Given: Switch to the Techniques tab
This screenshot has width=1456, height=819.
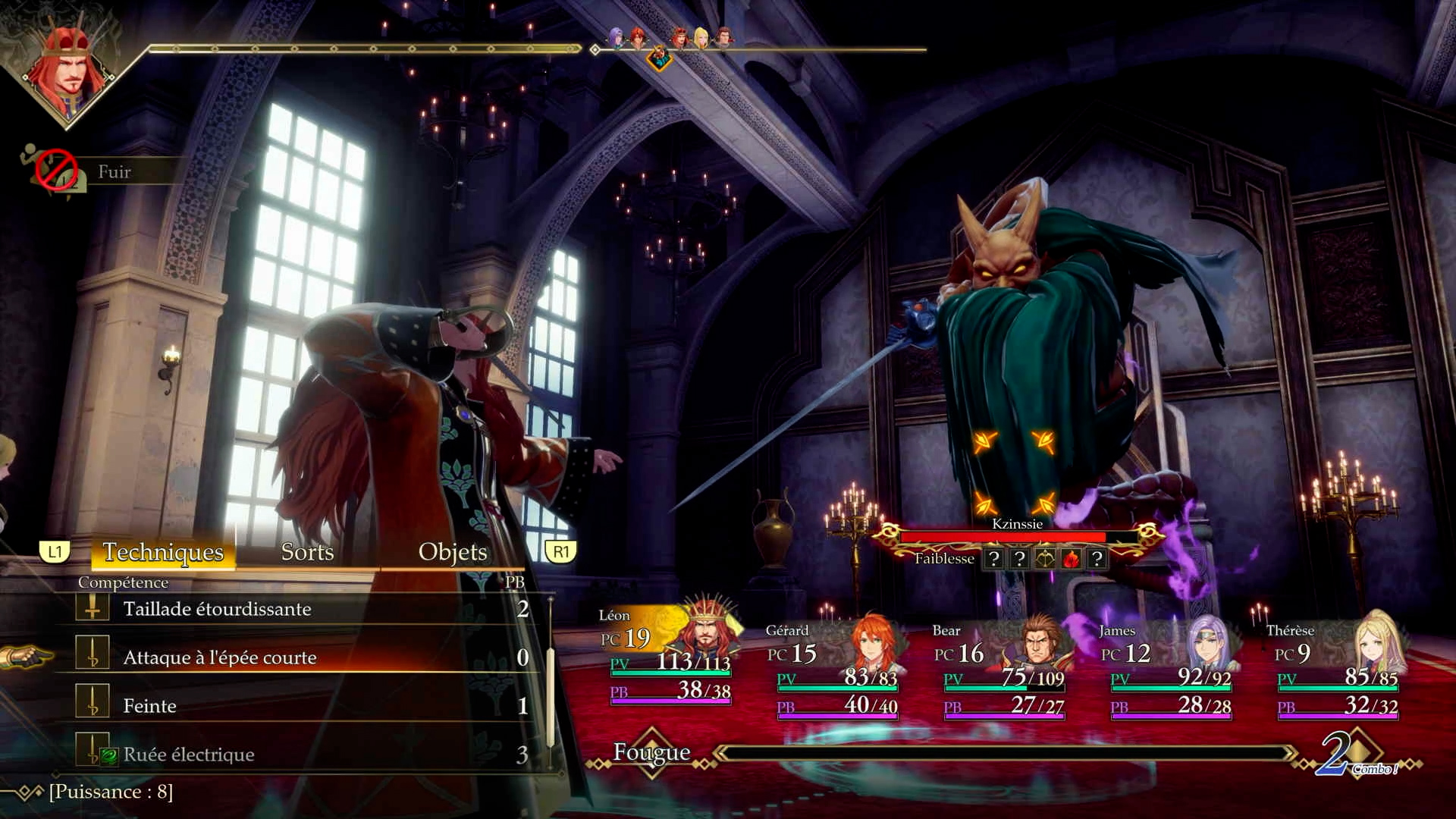Looking at the screenshot, I should coord(163,552).
